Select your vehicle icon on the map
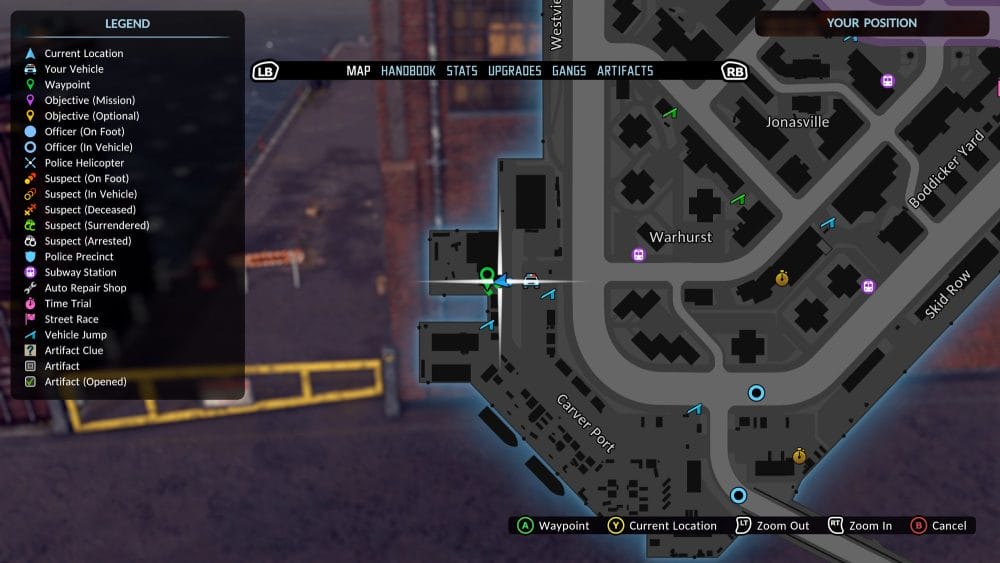This screenshot has width=1000, height=563. coord(531,281)
